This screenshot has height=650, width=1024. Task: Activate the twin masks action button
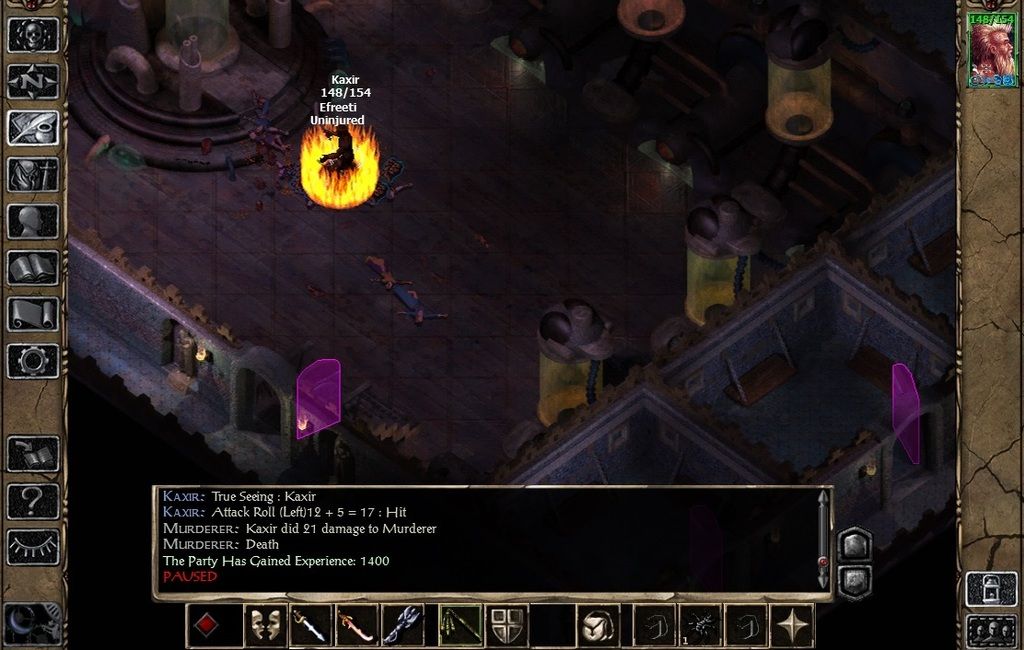265,626
